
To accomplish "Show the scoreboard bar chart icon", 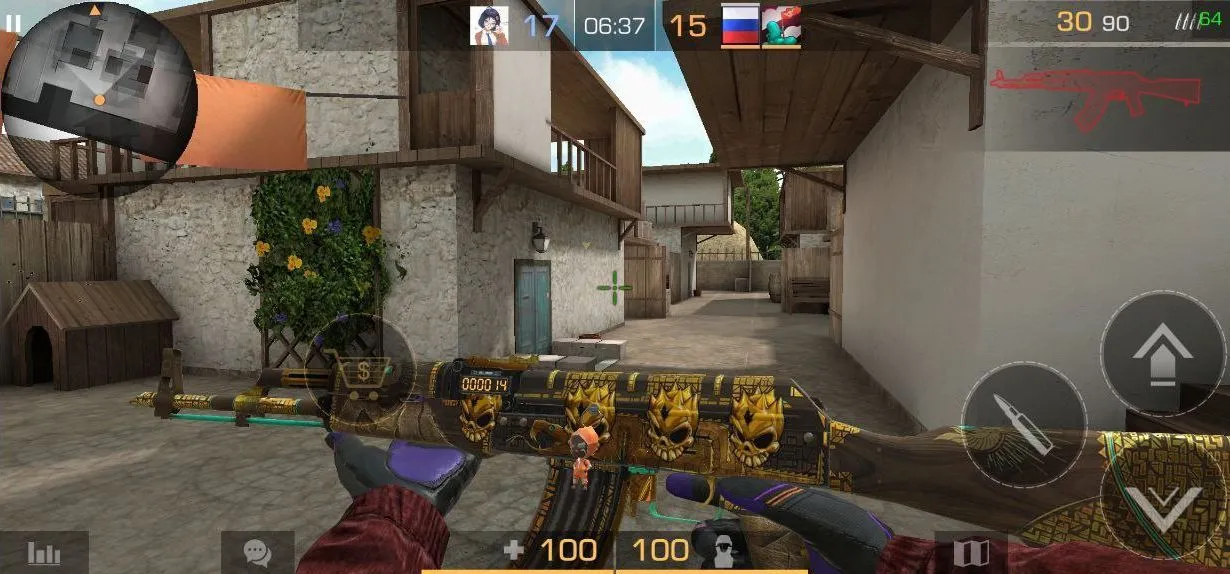I will (x=44, y=552).
